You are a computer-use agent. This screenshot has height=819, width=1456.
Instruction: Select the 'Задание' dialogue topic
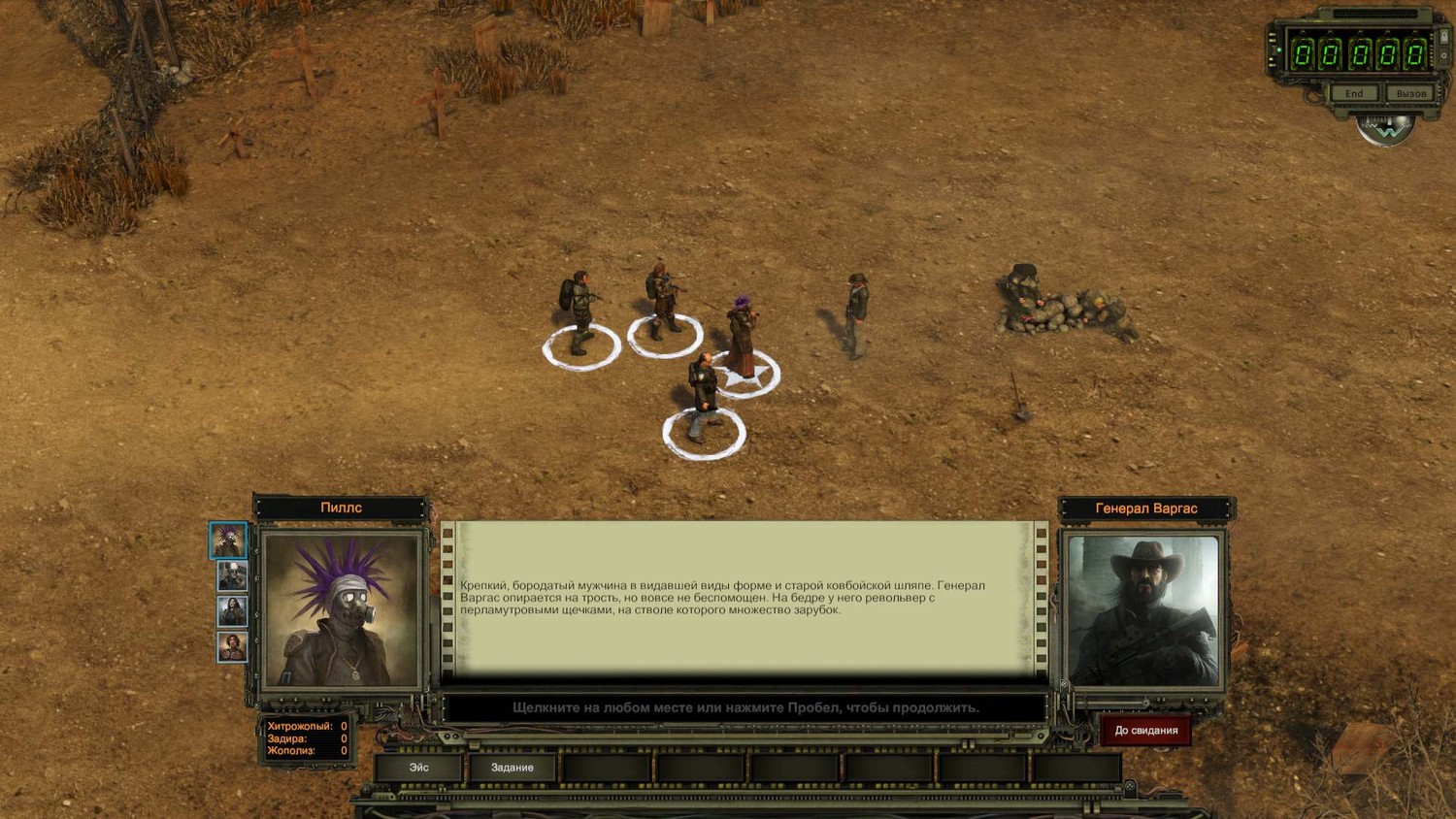point(512,768)
